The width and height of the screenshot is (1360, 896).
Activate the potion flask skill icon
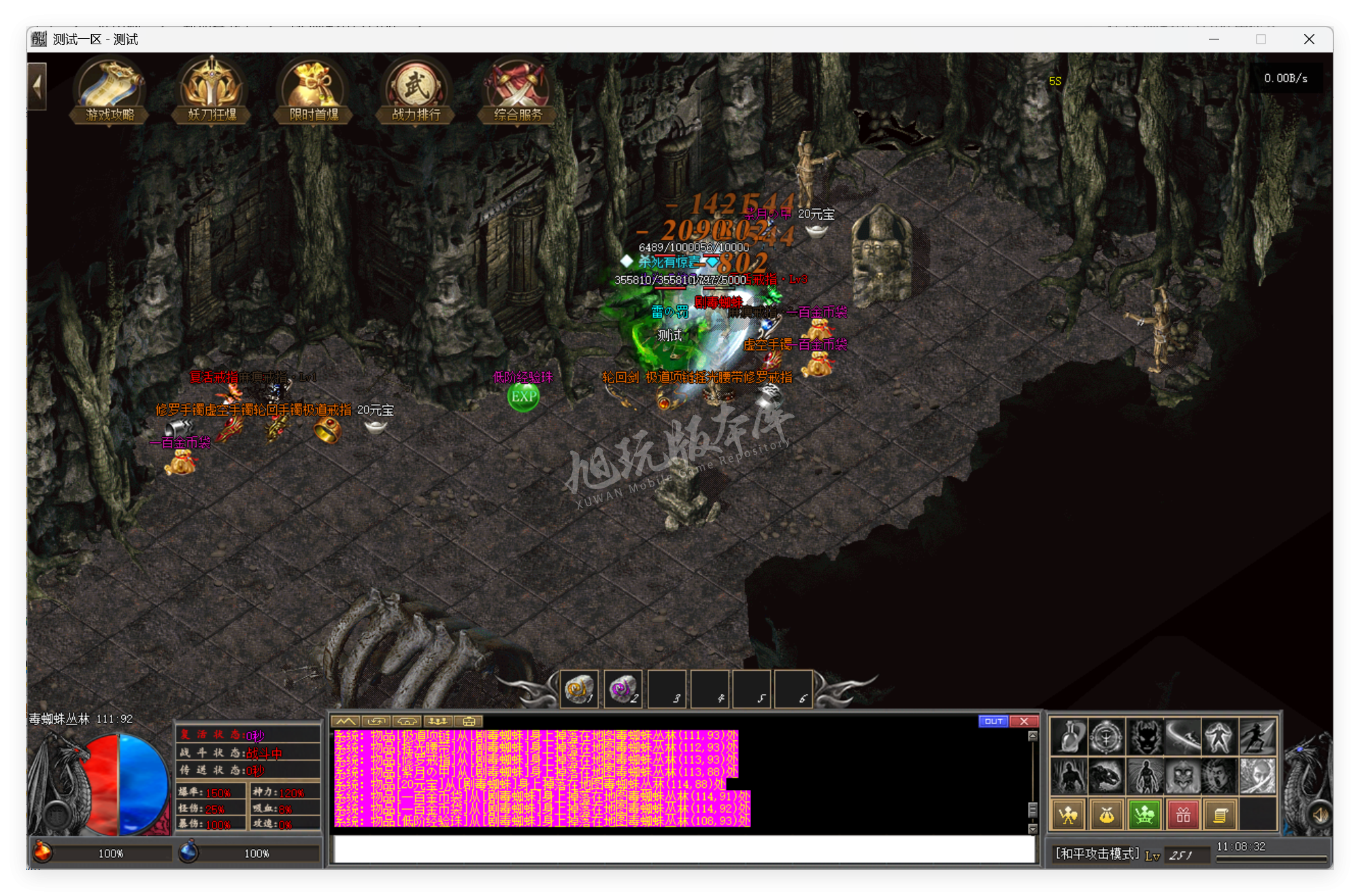(x=1069, y=737)
